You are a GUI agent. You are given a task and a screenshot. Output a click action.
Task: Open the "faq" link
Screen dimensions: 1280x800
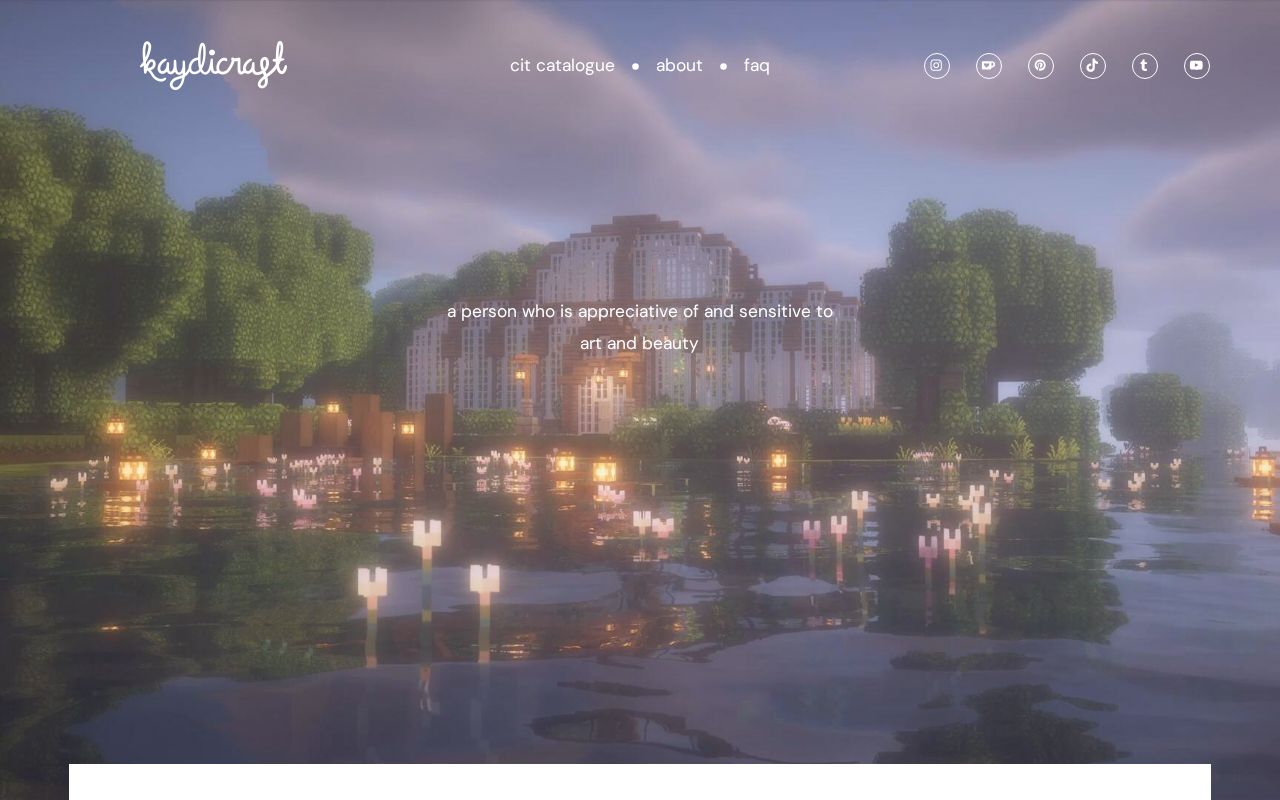(x=757, y=65)
